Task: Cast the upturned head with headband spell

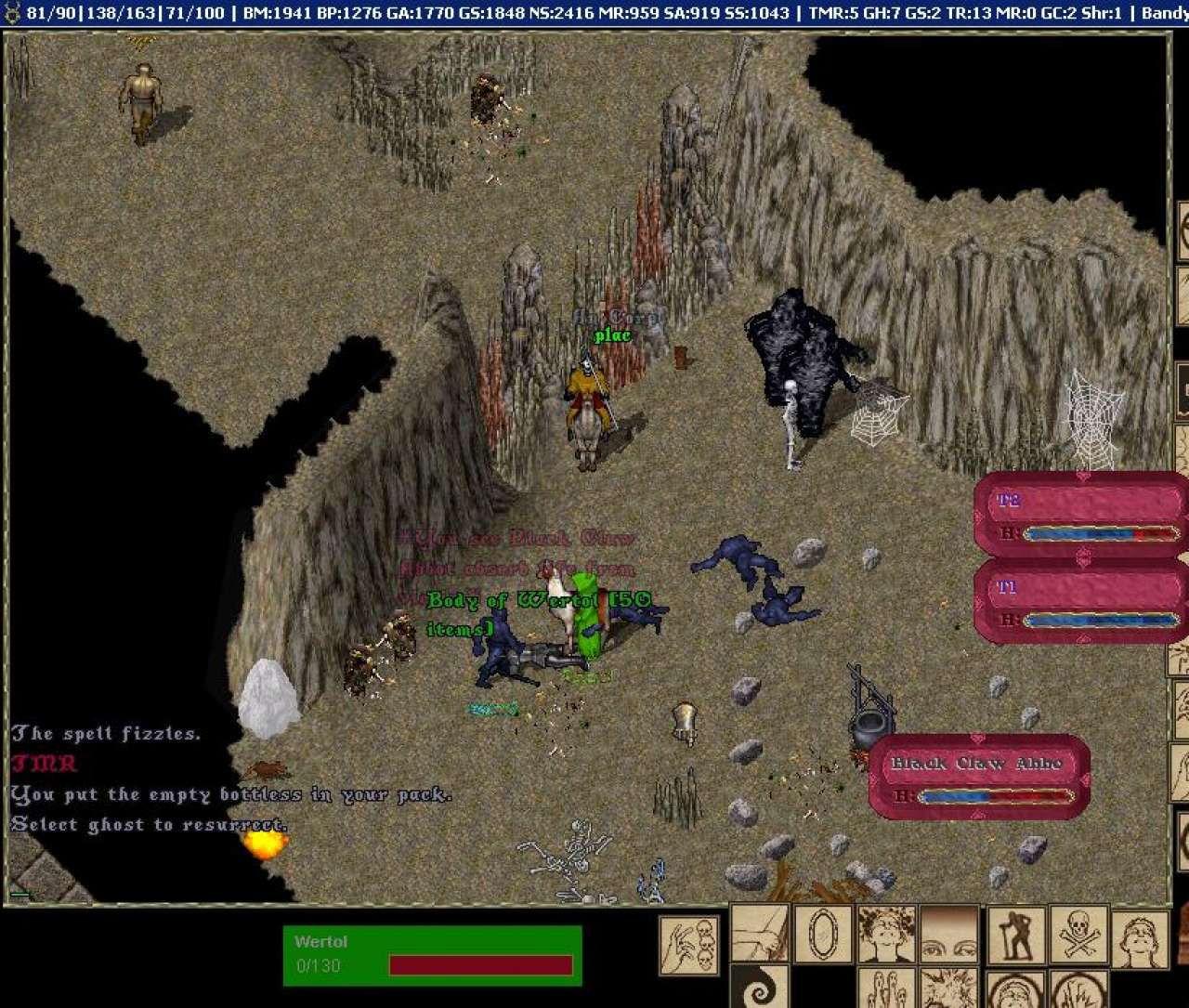Action: (1140, 939)
